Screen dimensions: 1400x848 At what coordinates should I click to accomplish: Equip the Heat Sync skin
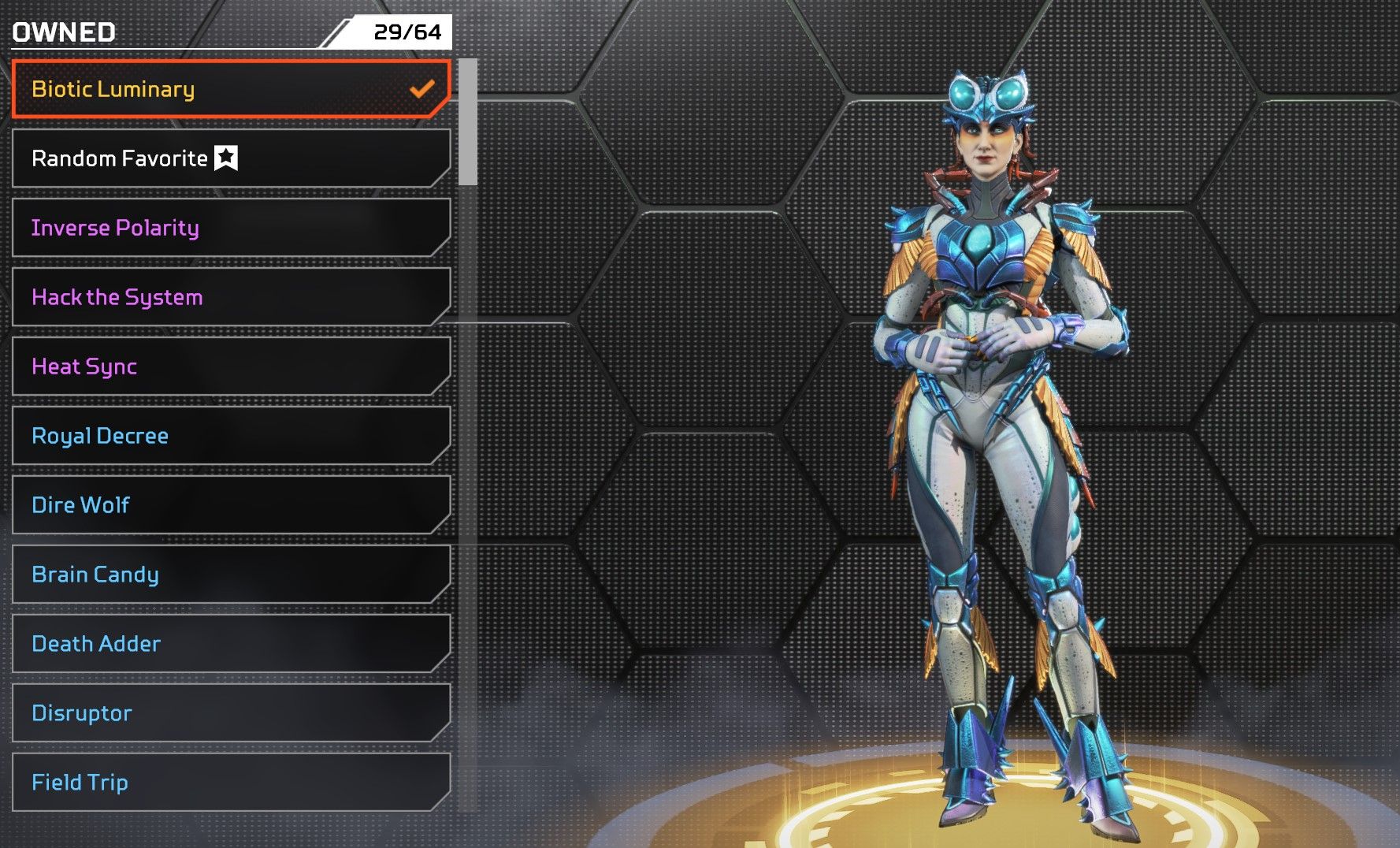pyautogui.click(x=230, y=366)
